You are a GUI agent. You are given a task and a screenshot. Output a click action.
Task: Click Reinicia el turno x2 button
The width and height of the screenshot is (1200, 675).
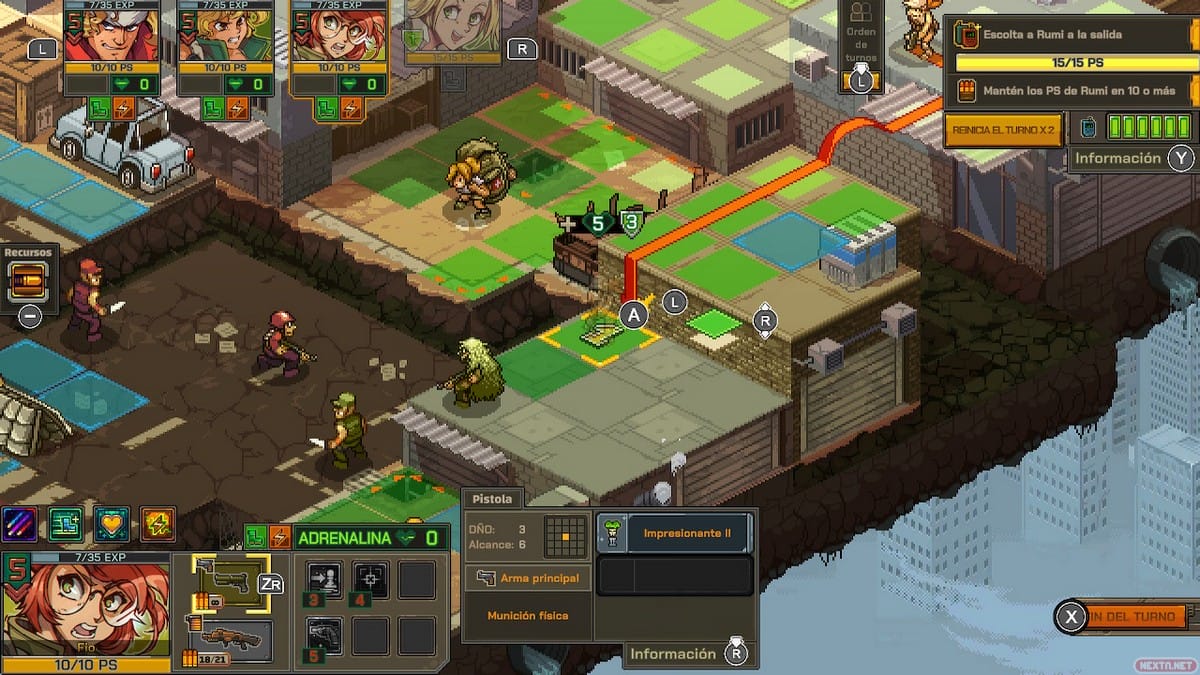point(1002,130)
